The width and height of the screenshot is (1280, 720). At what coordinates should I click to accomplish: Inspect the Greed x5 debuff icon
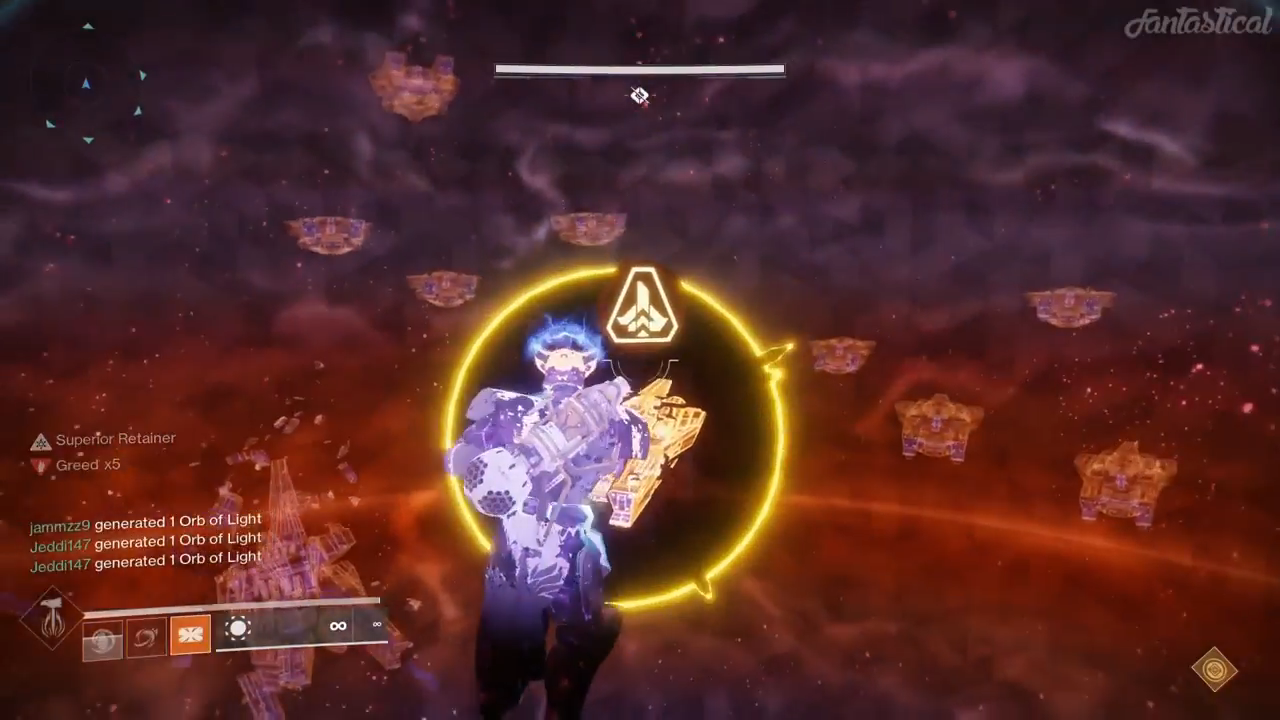(40, 465)
